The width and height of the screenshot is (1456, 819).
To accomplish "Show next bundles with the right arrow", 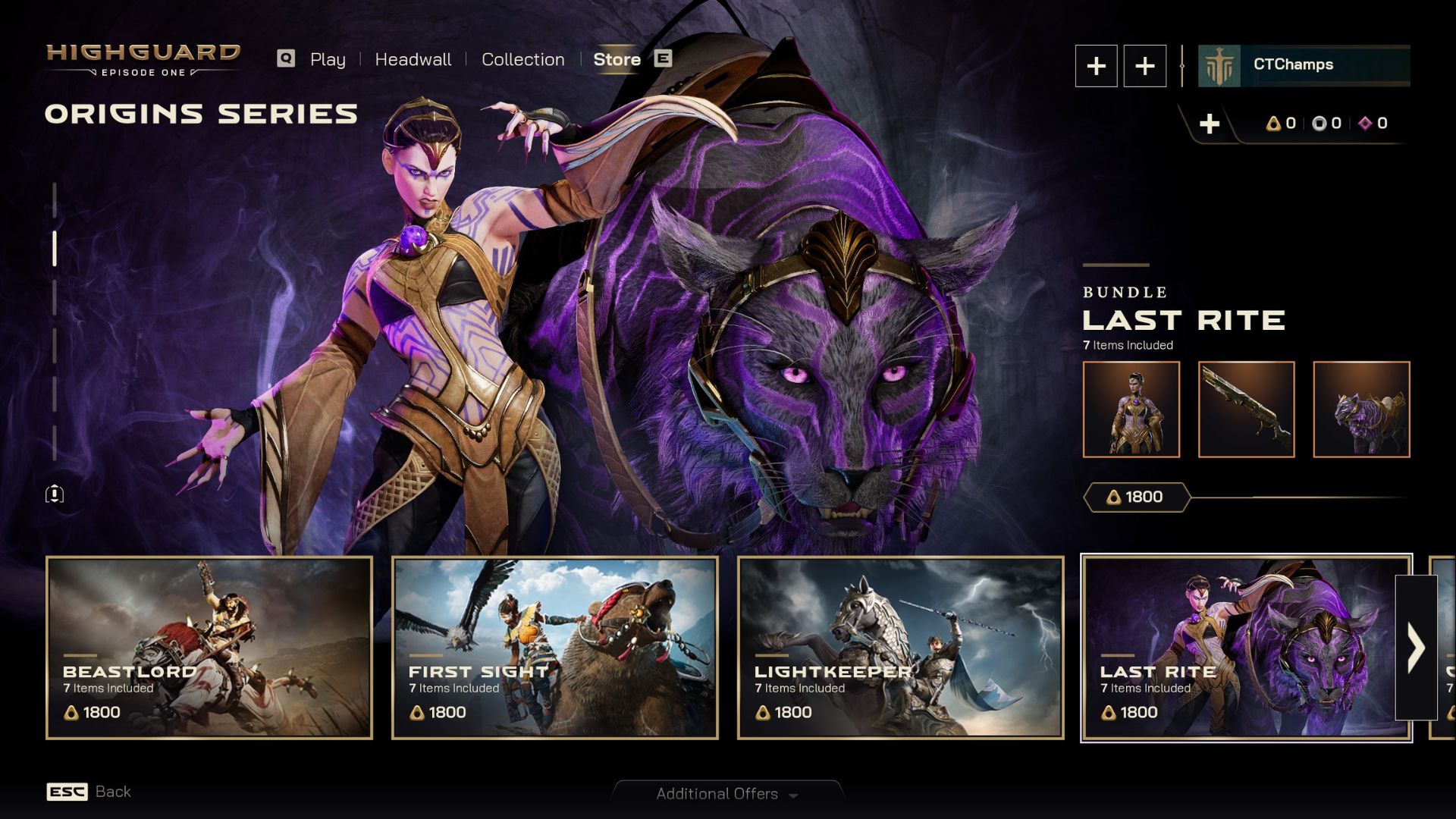I will 1416,648.
